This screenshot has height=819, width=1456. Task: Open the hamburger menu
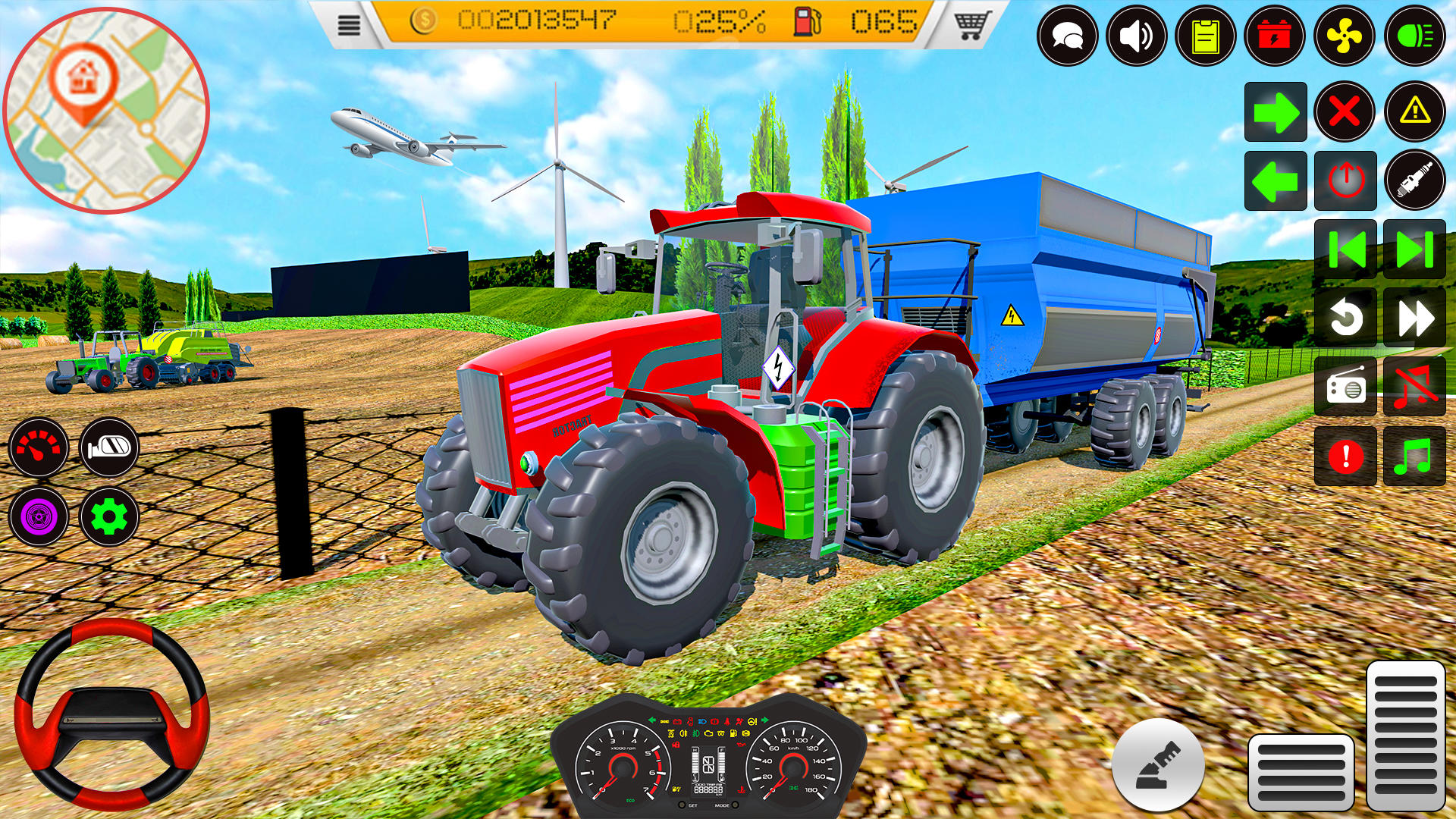click(349, 25)
